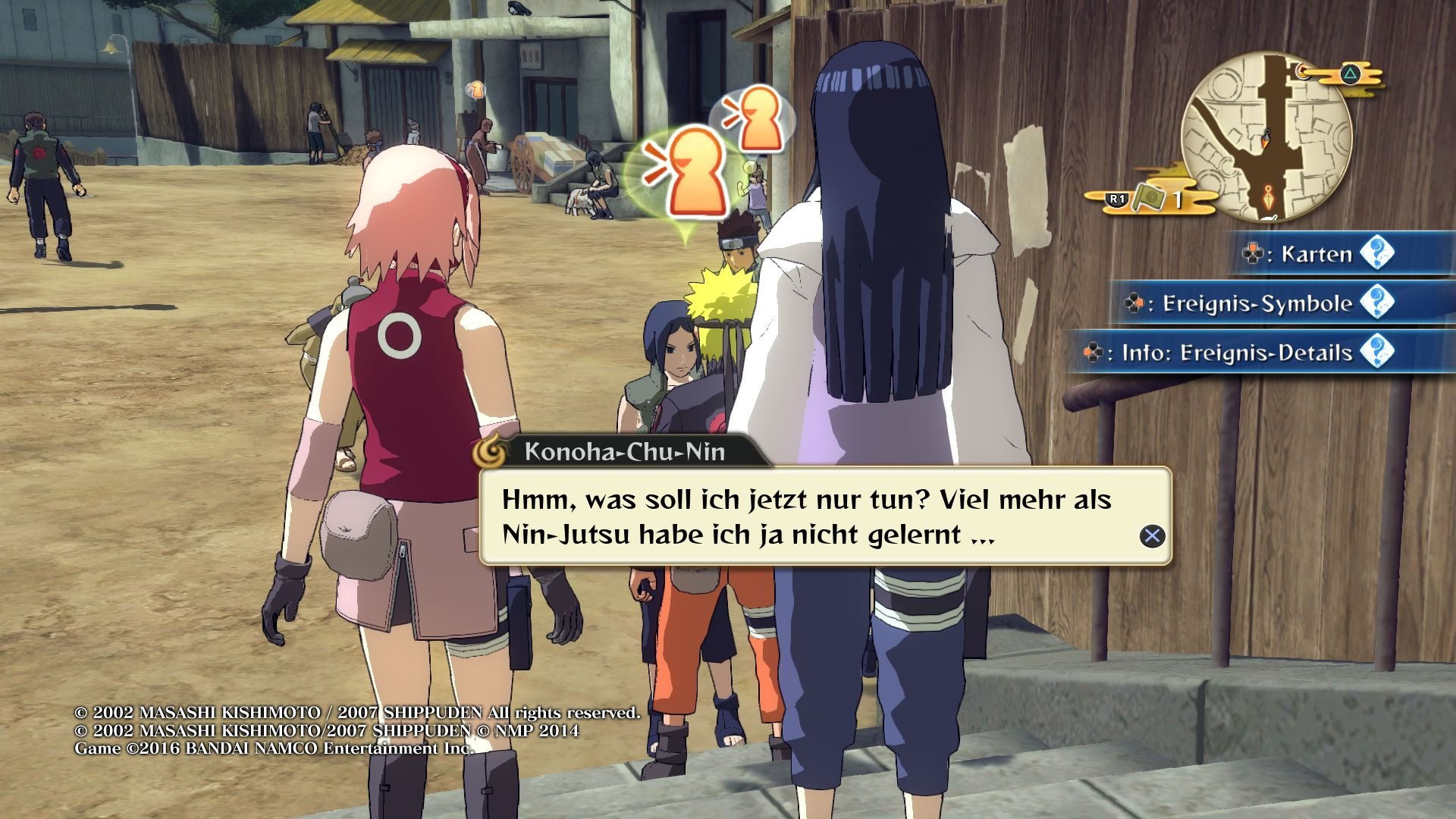Click the D-pad icon beside Karten

pyautogui.click(x=1252, y=255)
